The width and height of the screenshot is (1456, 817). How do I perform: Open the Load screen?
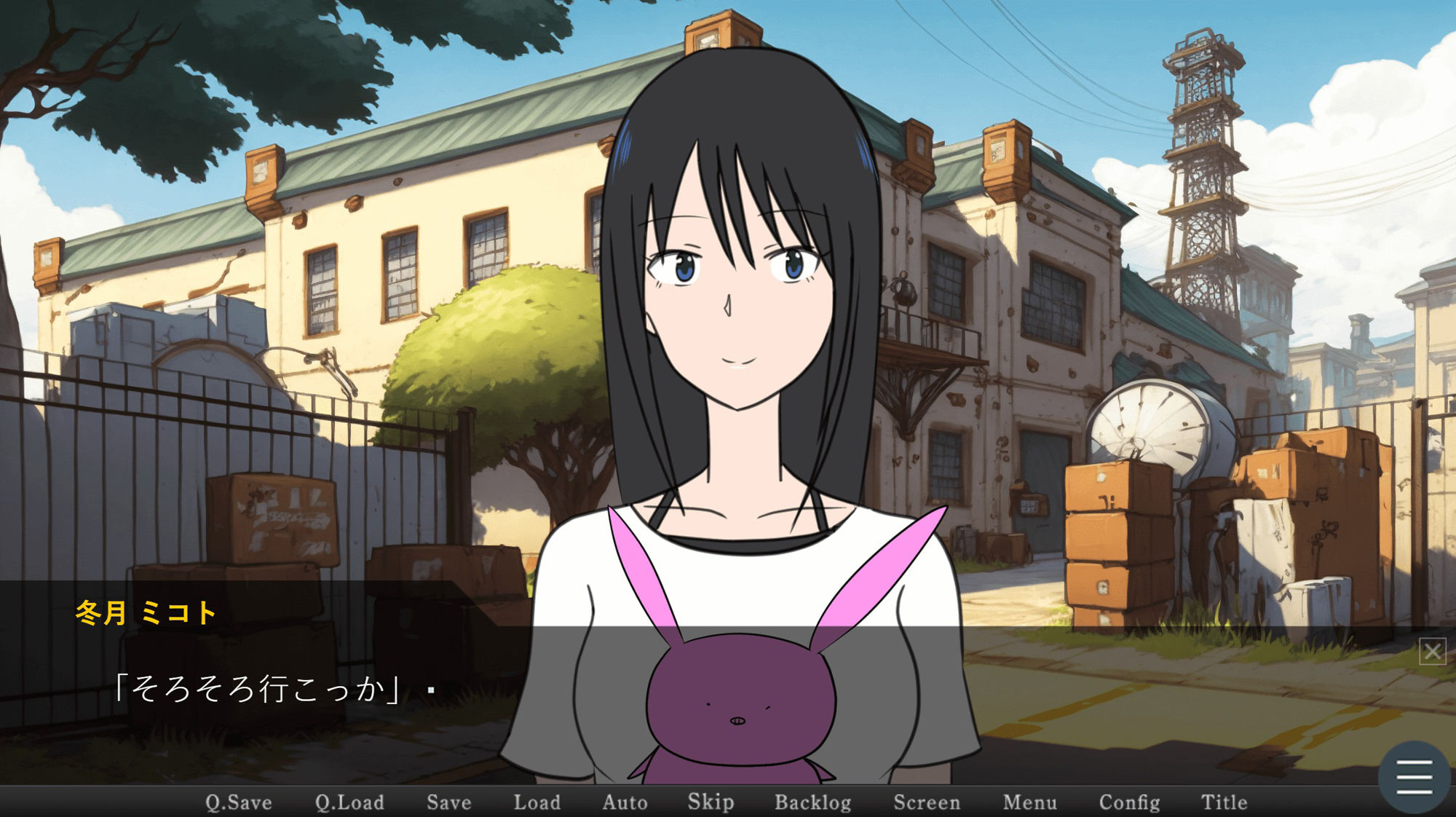tap(537, 802)
